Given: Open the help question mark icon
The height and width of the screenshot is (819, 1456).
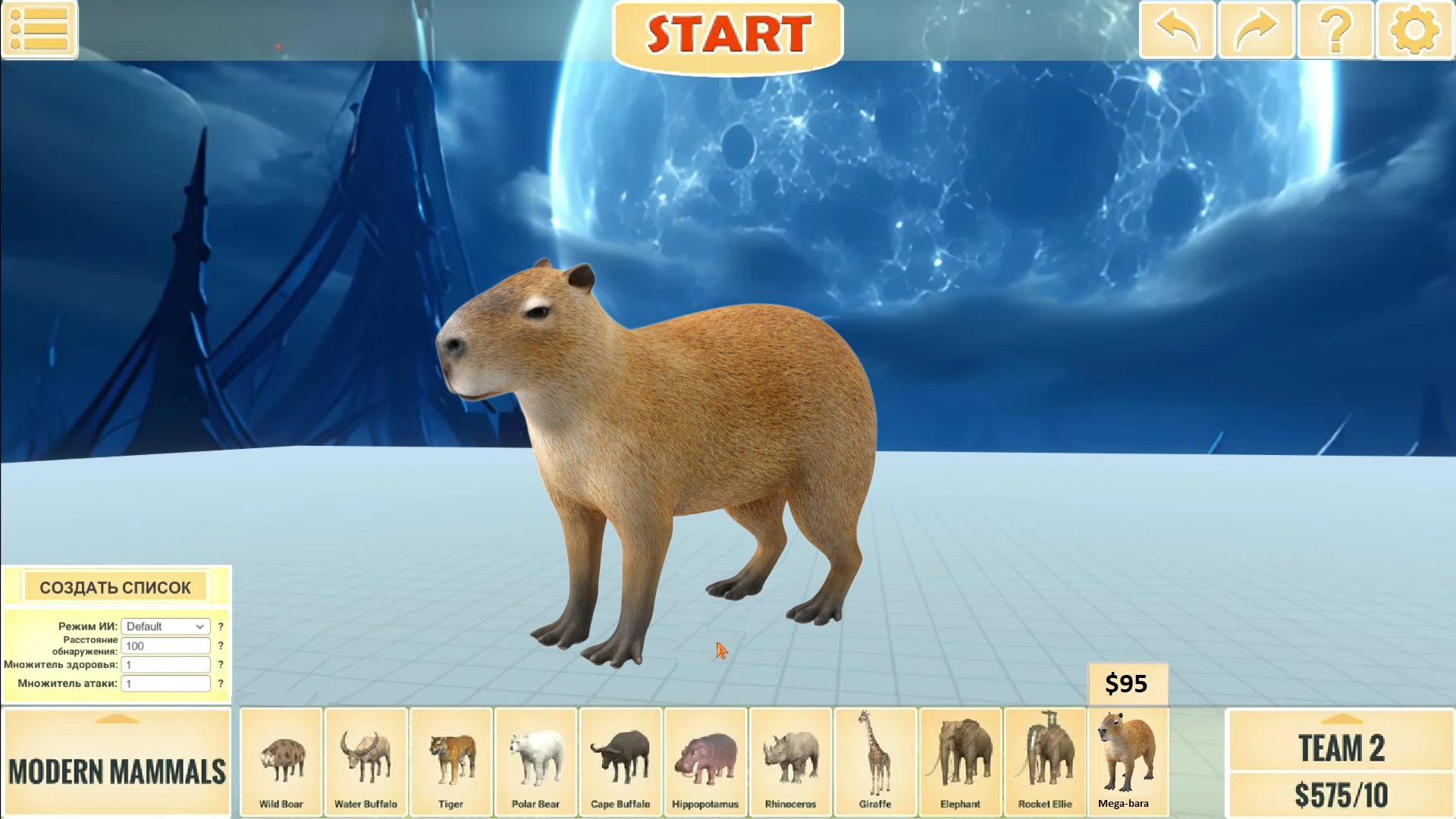Looking at the screenshot, I should click(1335, 30).
